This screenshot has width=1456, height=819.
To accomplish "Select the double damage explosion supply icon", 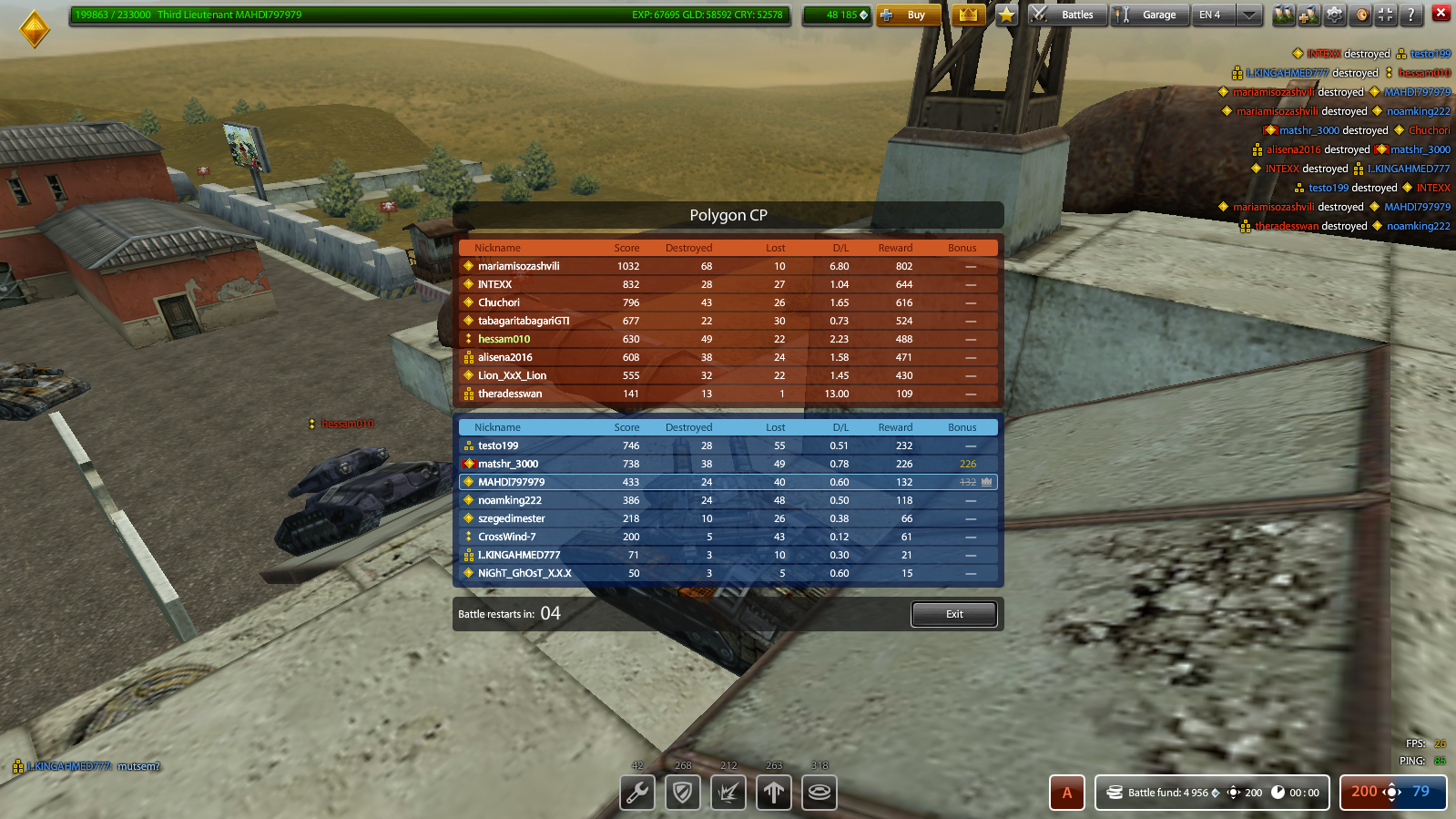I will (728, 793).
